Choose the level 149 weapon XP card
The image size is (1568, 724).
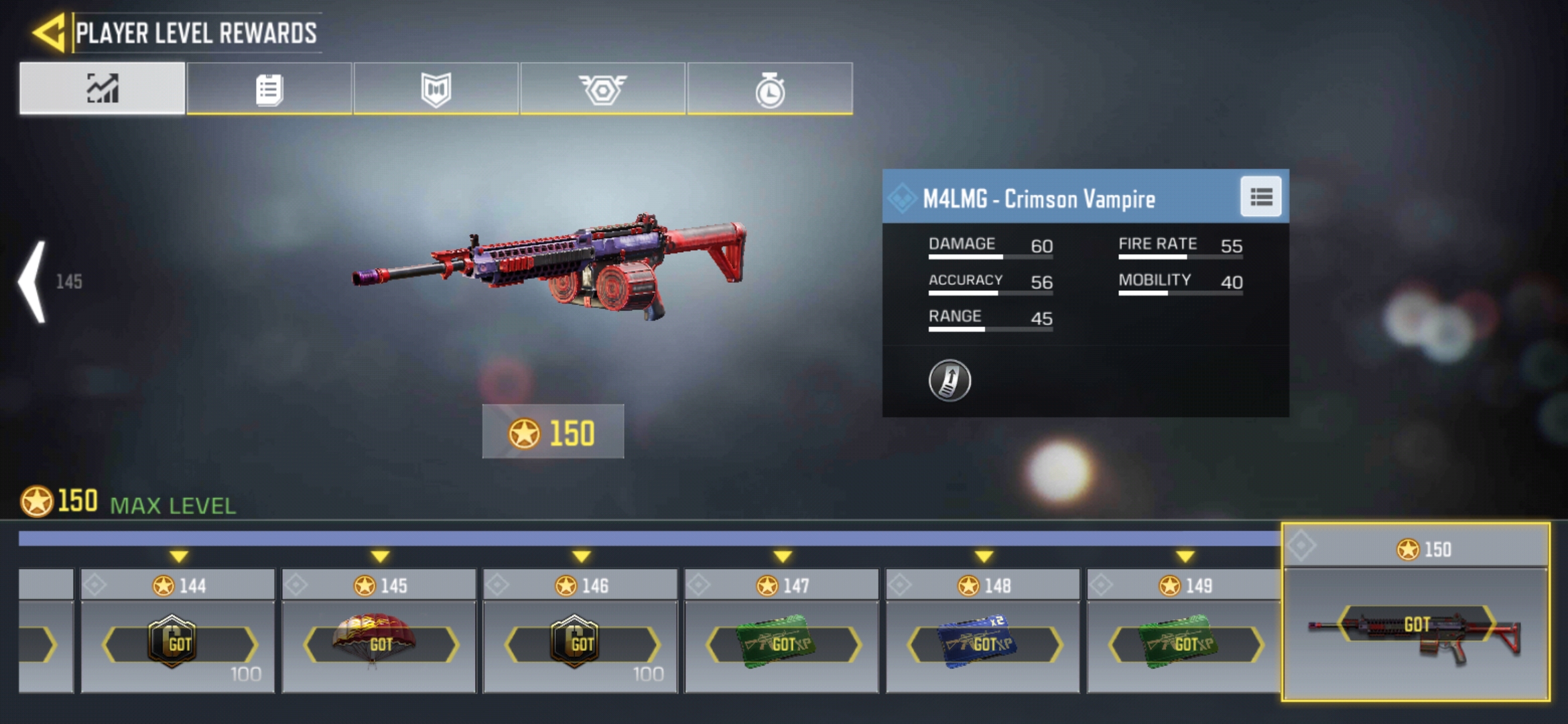pyautogui.click(x=1183, y=644)
